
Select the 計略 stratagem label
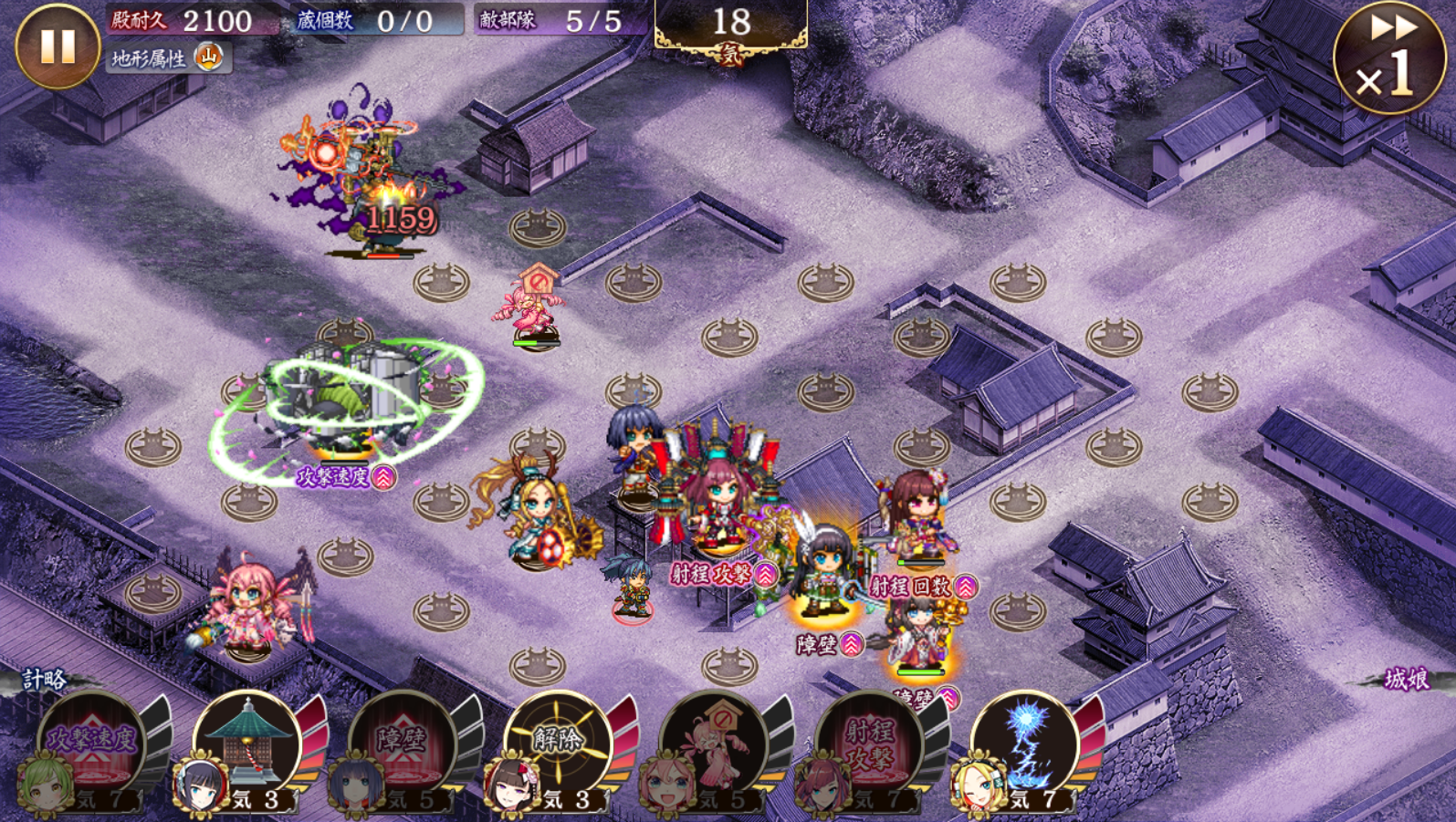click(x=44, y=680)
